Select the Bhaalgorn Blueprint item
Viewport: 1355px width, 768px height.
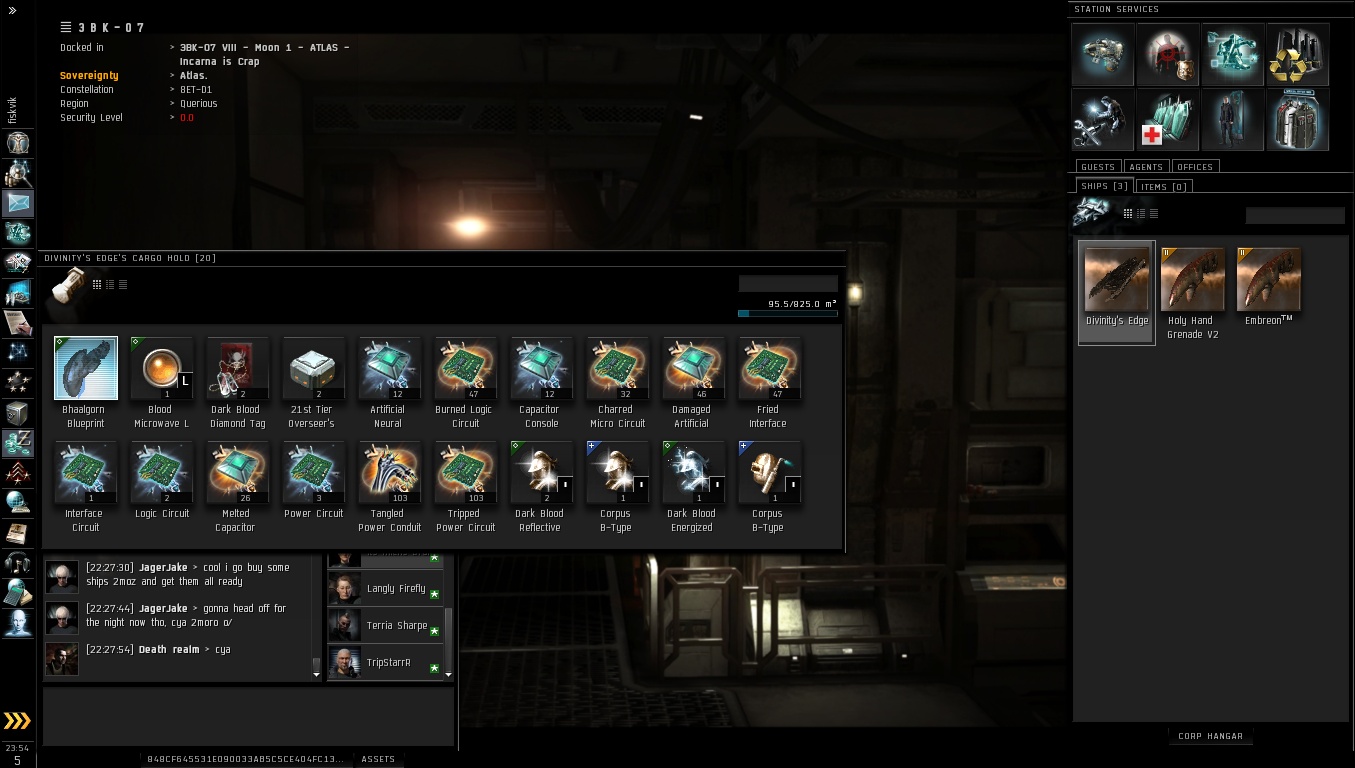pyautogui.click(x=85, y=368)
